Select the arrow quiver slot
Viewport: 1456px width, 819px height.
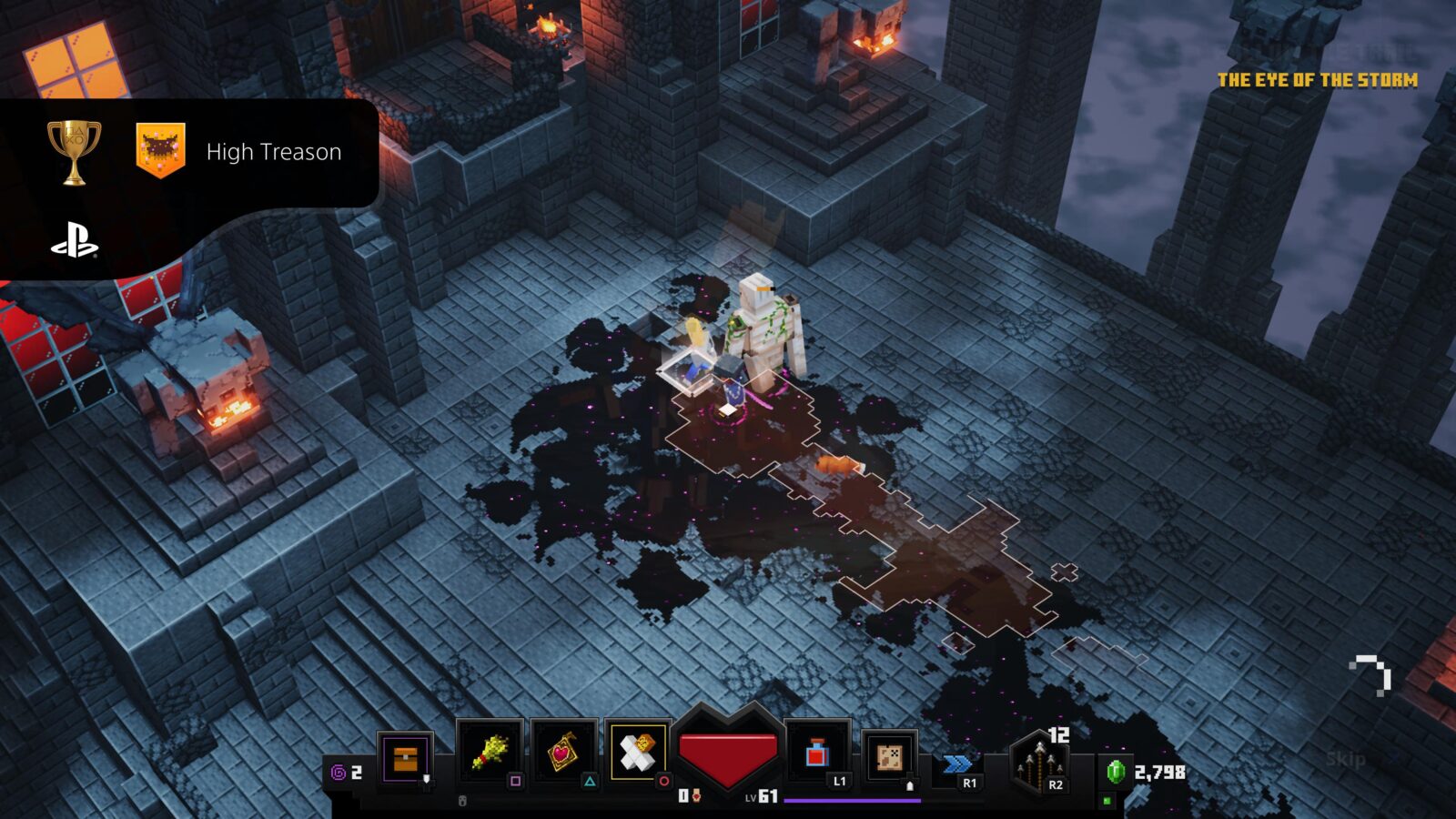click(x=1040, y=764)
